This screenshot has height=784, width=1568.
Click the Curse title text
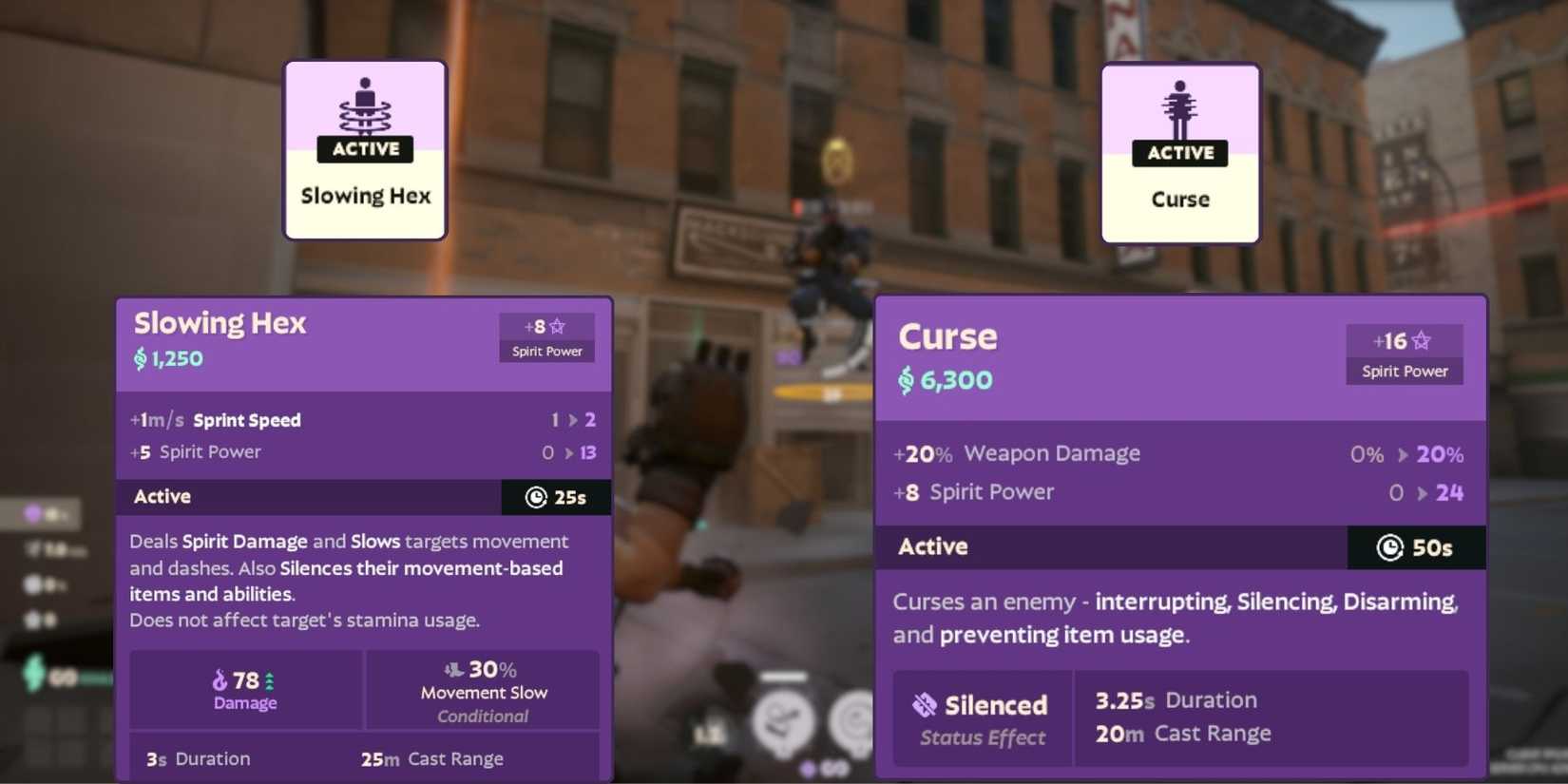[947, 336]
